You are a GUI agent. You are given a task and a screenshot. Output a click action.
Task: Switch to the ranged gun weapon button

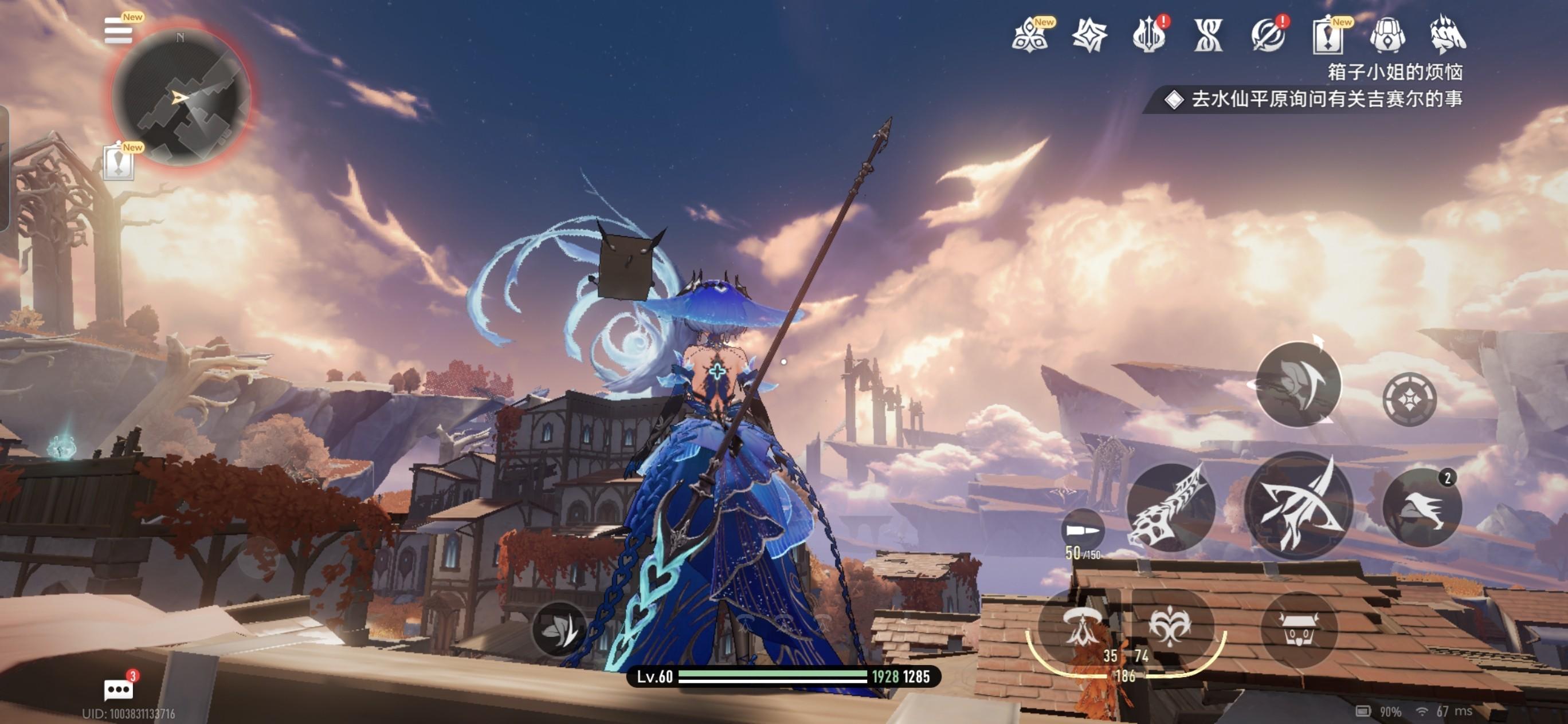tap(1170, 507)
